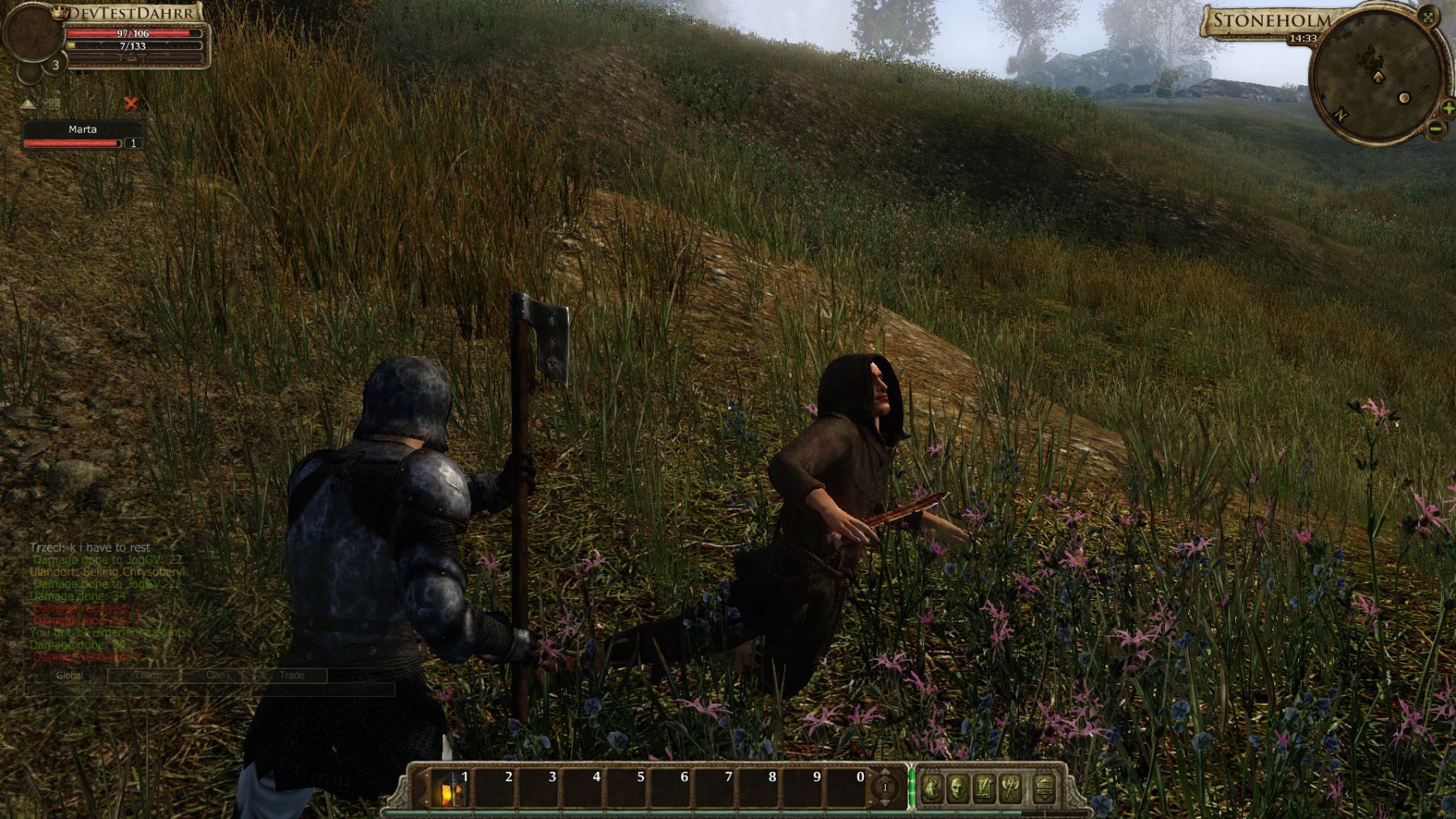This screenshot has width=1456, height=819.
Task: Open the face character icon
Action: (x=959, y=787)
